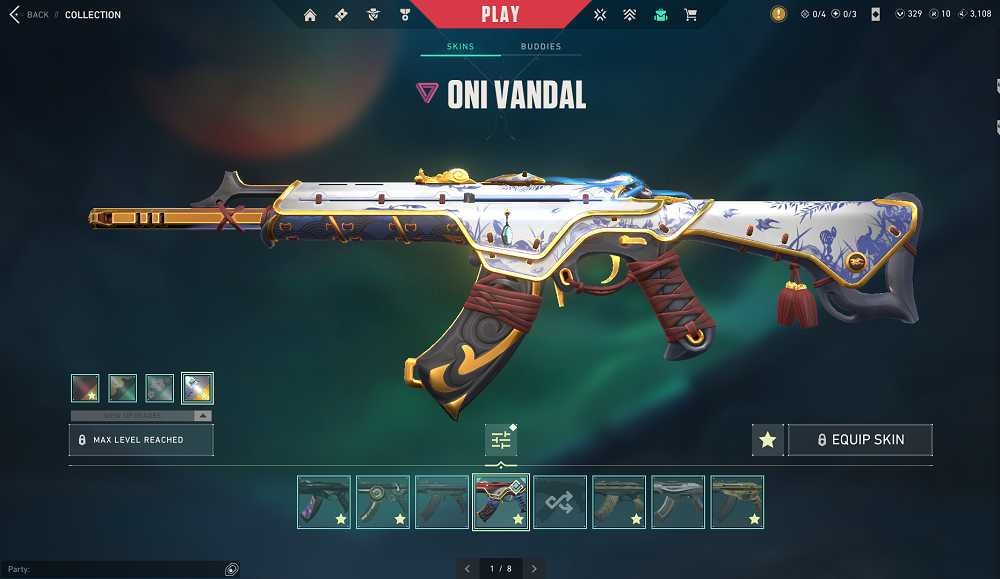Switch to the Skins tab
Viewport: 1000px width, 579px height.
pos(460,47)
